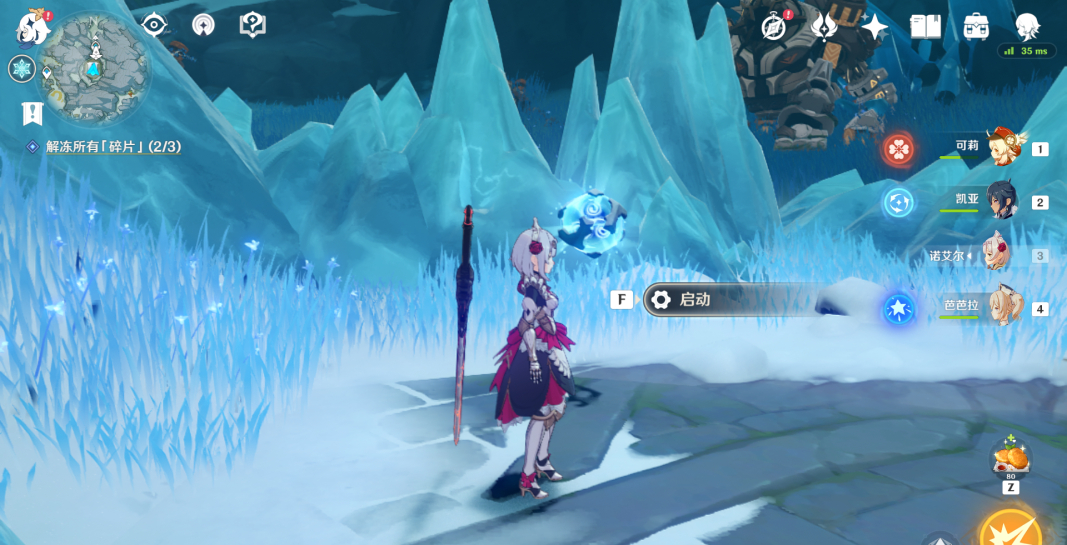Viewport: 1067px width, 545px height.
Task: Select the 解冻所有「碎片」 quest tracker
Action: [112, 147]
